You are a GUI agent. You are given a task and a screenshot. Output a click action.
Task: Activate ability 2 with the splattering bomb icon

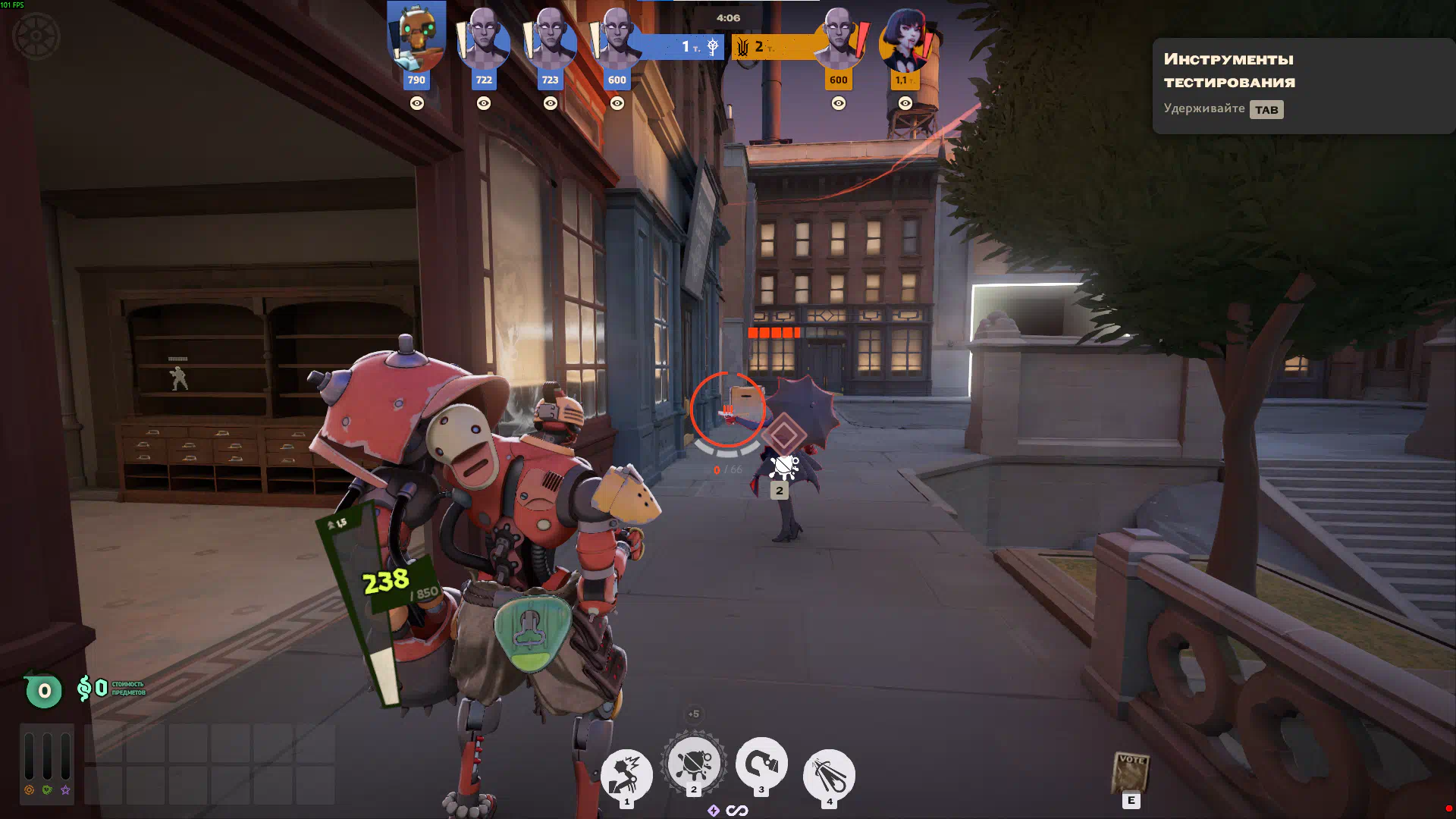point(693,763)
